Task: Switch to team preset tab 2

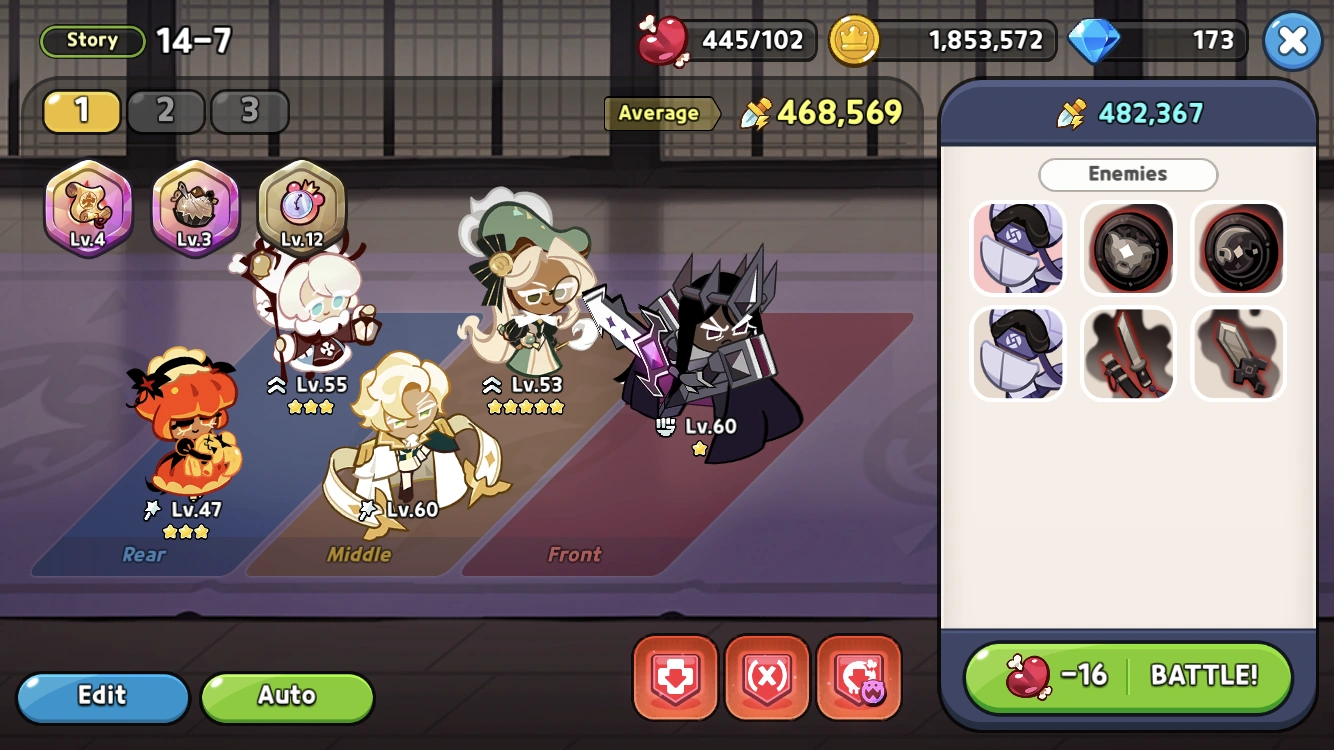Action: pos(166,111)
